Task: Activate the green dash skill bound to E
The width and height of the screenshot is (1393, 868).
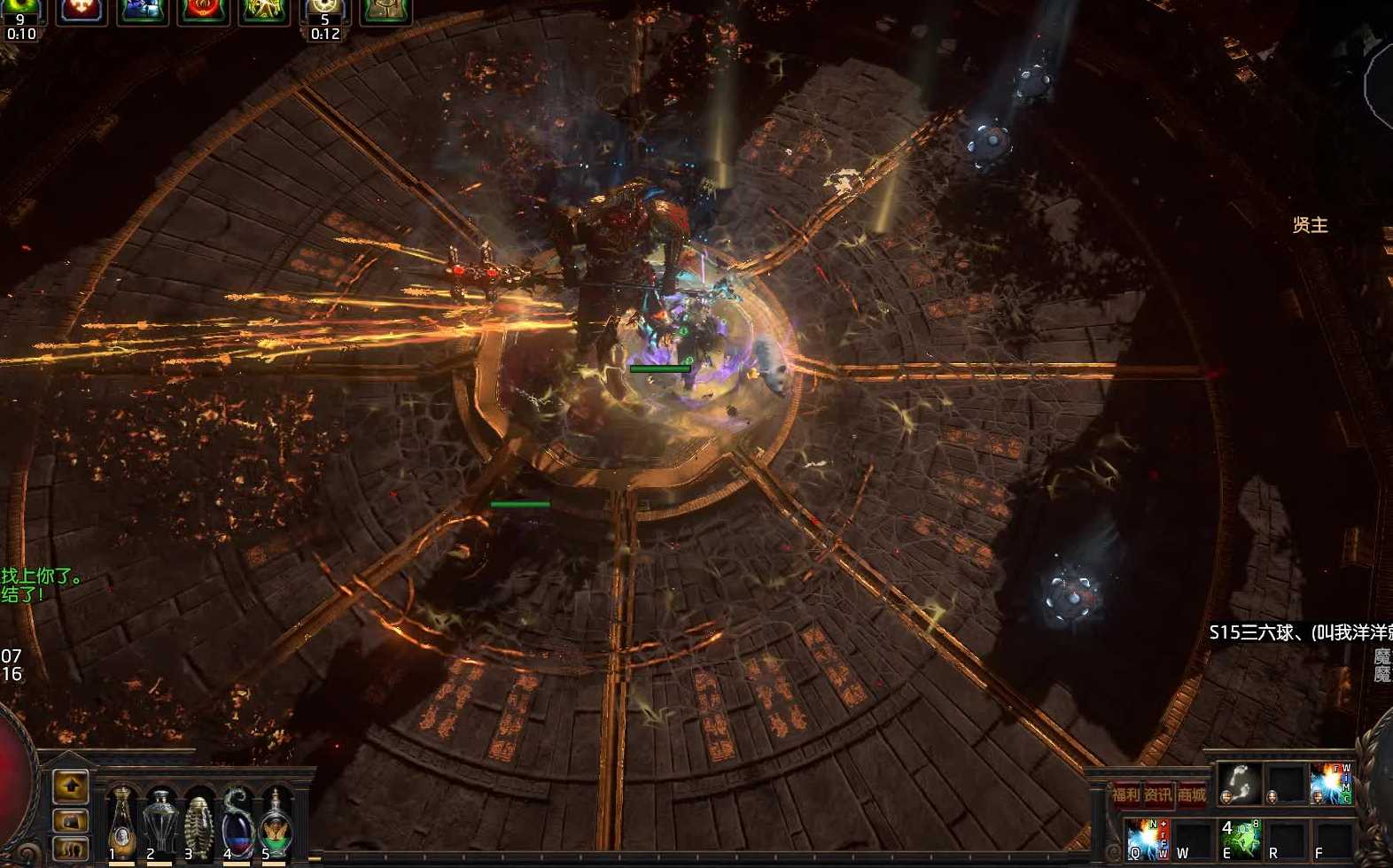Action: (1240, 838)
